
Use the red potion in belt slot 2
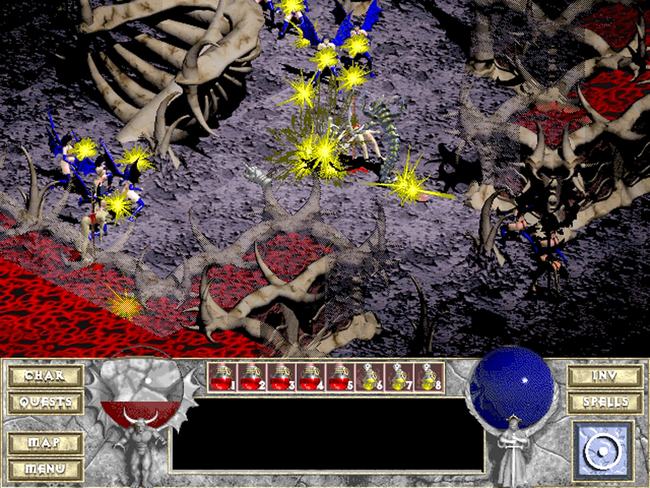(252, 377)
